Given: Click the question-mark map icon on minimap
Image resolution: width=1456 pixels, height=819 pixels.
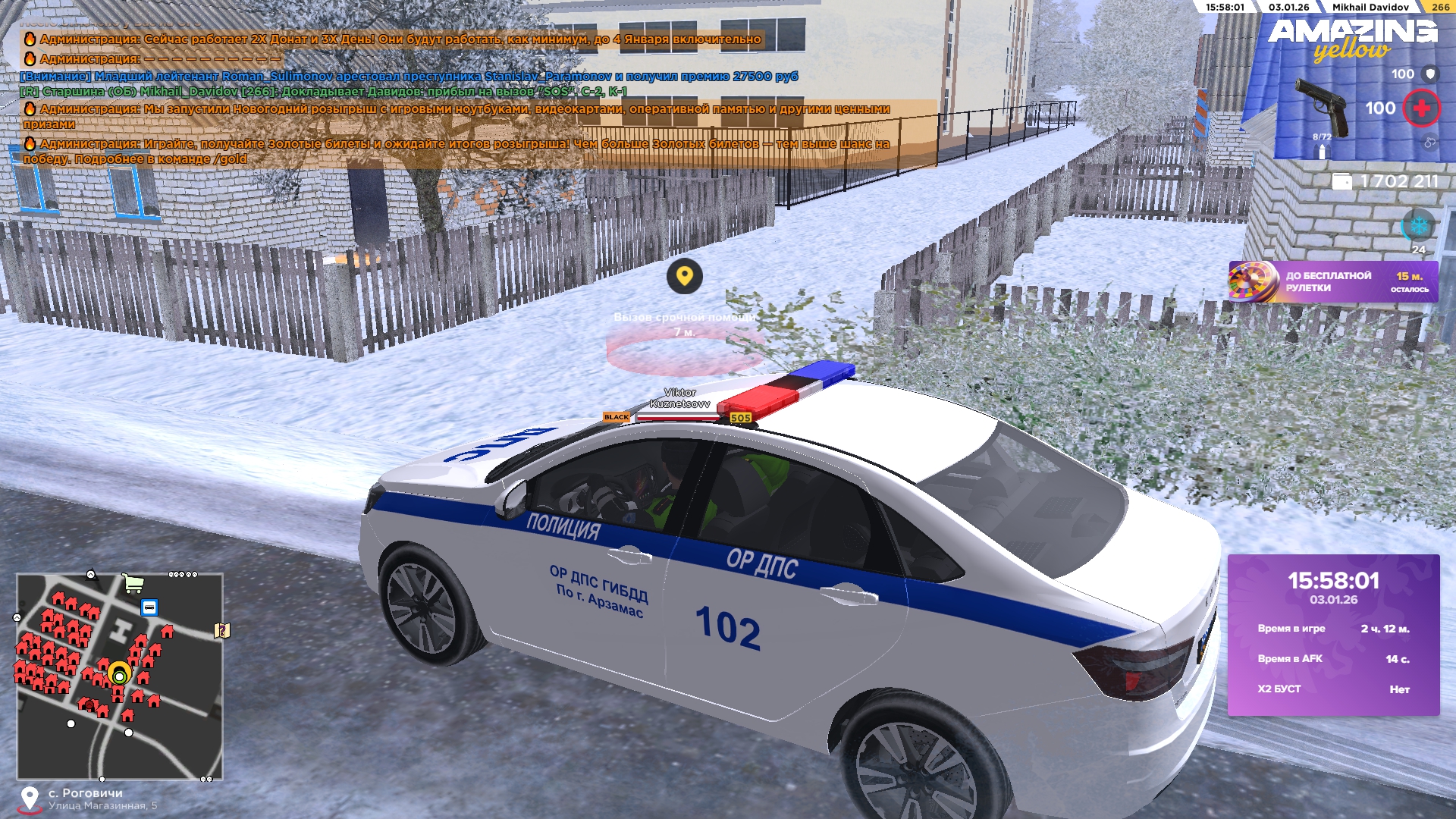Looking at the screenshot, I should point(221,630).
